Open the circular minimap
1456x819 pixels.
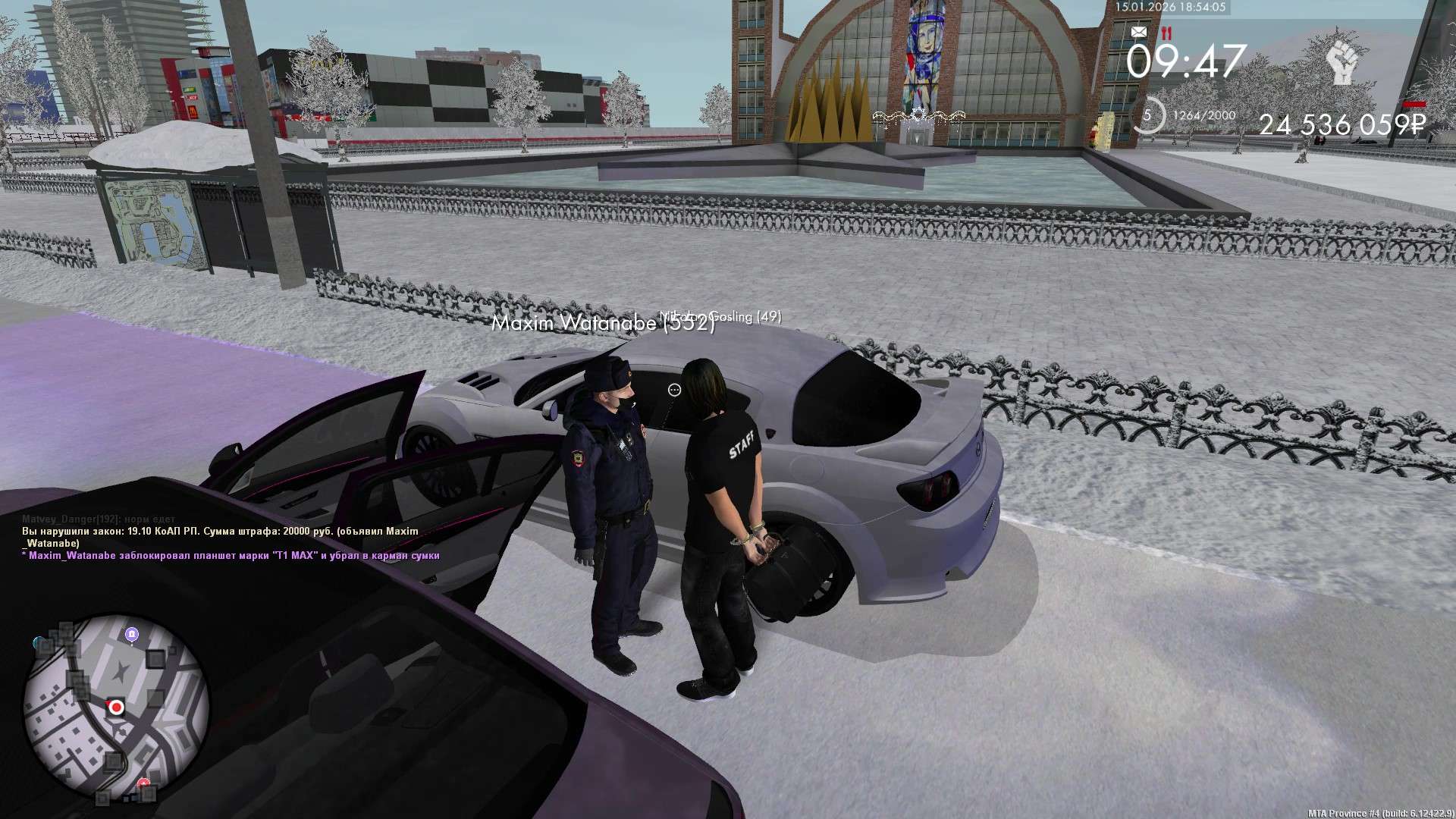click(116, 709)
